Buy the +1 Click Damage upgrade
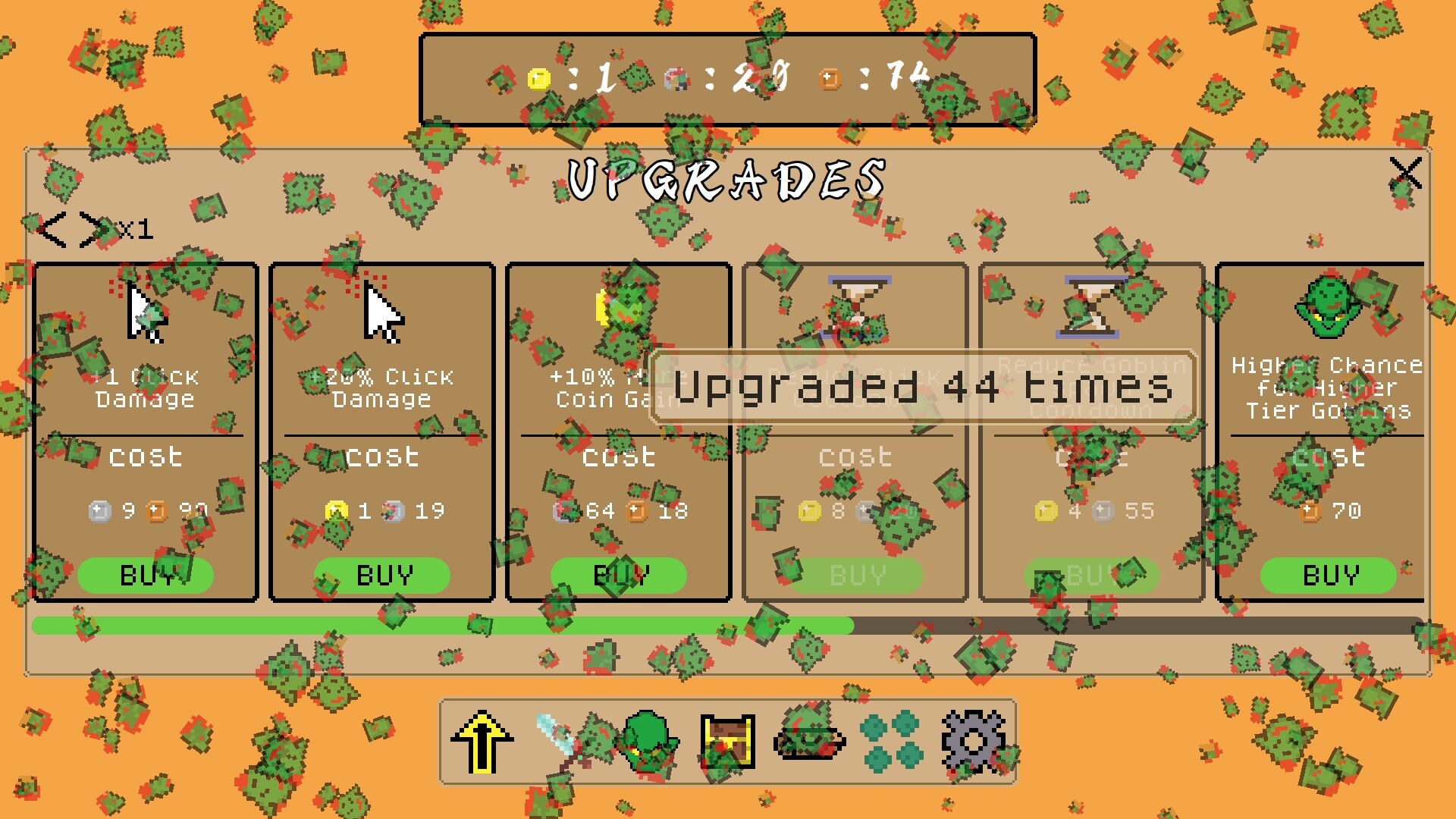The image size is (1456, 819). point(146,575)
